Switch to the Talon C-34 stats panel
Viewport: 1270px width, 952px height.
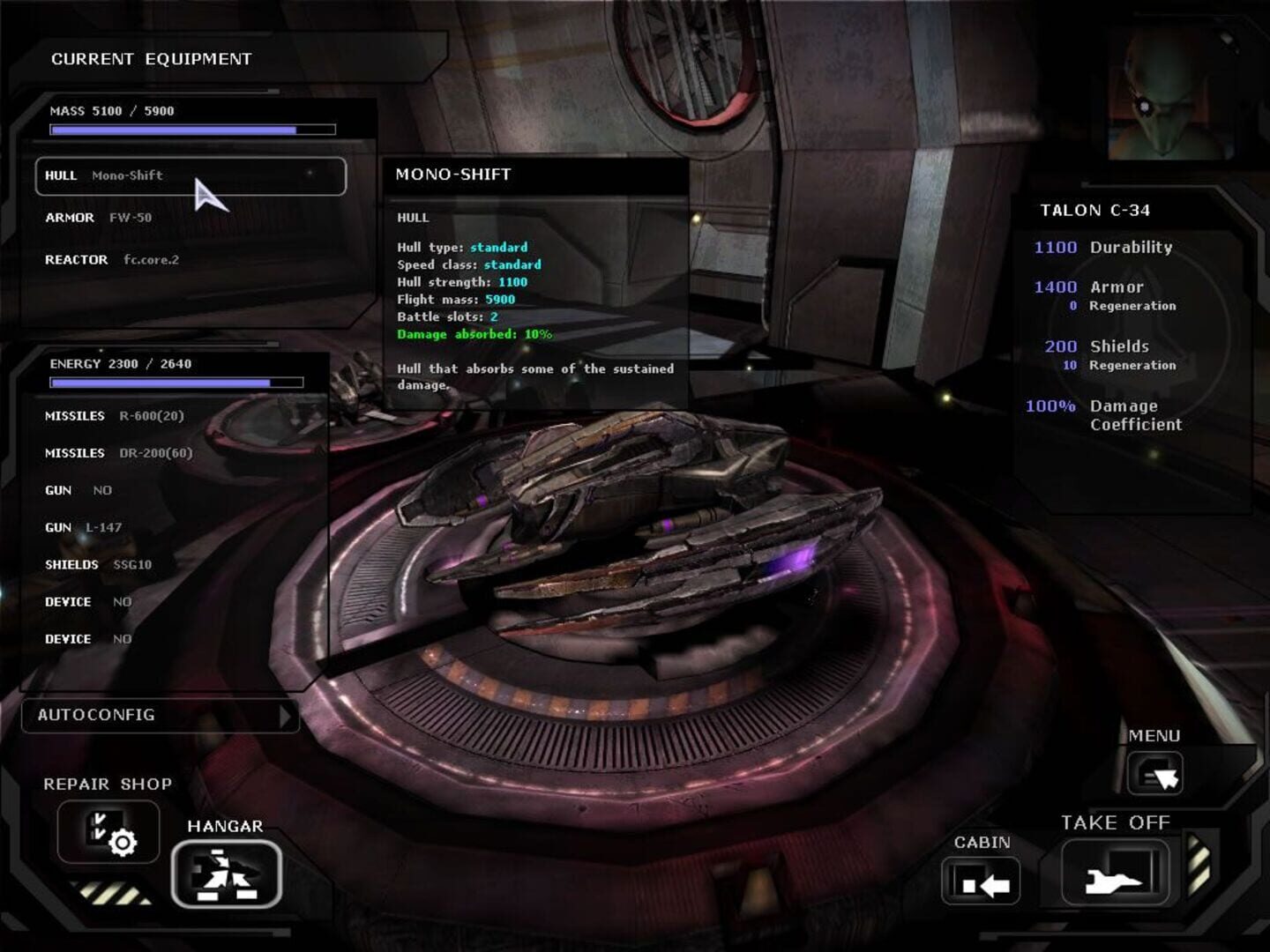1098,211
